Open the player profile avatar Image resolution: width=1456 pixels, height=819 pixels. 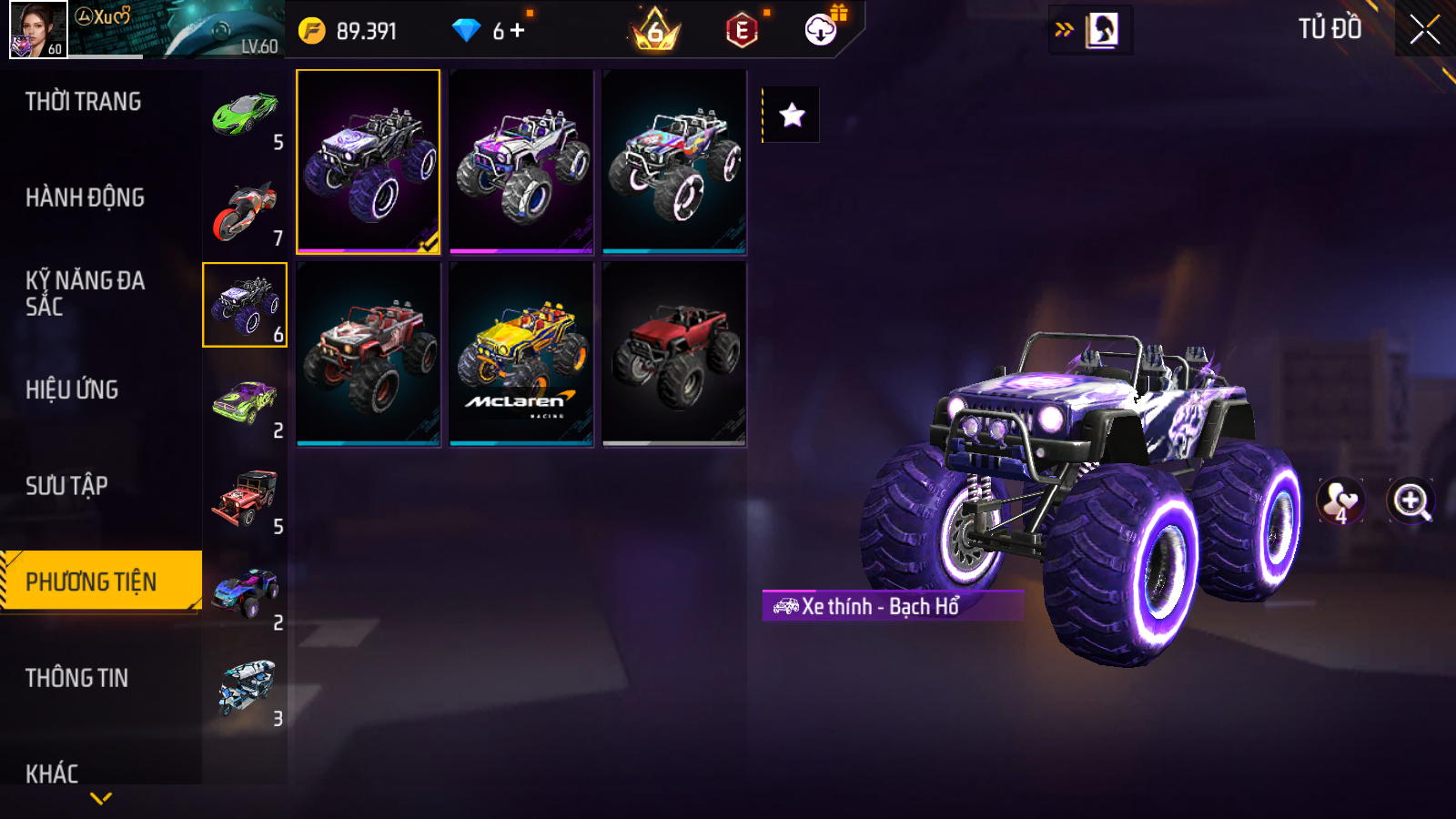pos(38,29)
